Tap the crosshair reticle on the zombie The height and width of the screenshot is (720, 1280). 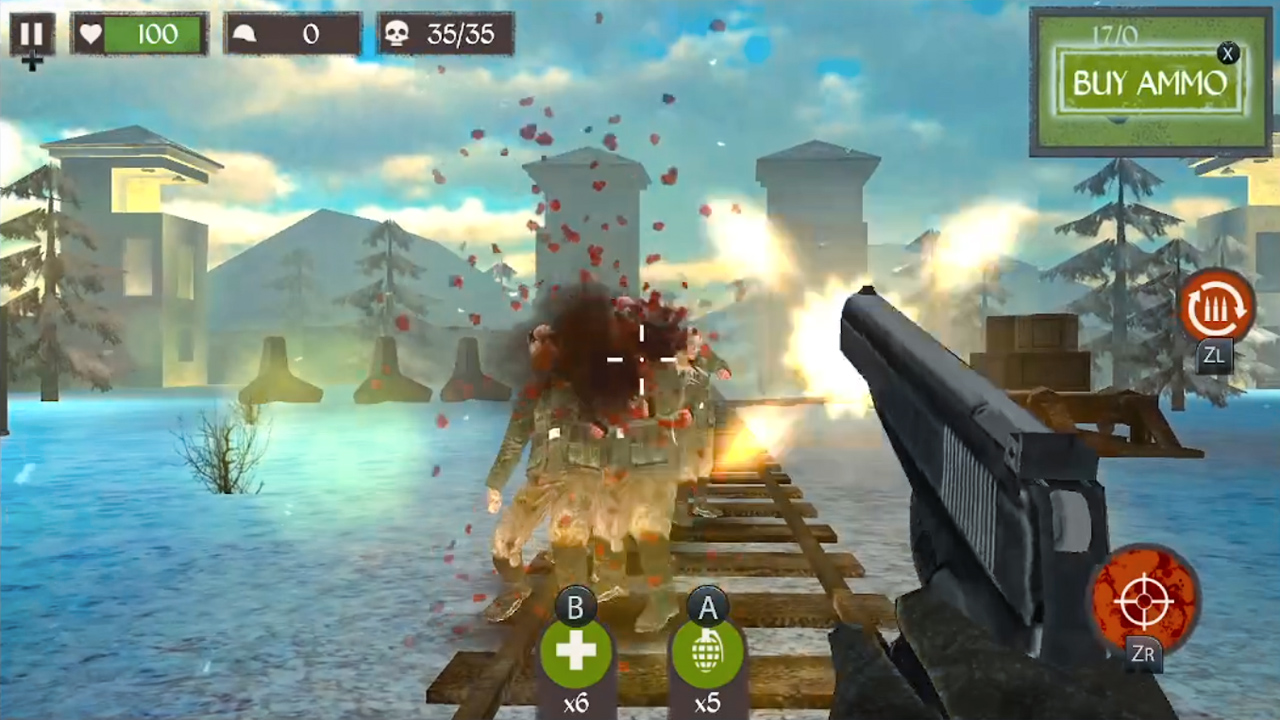tap(640, 360)
